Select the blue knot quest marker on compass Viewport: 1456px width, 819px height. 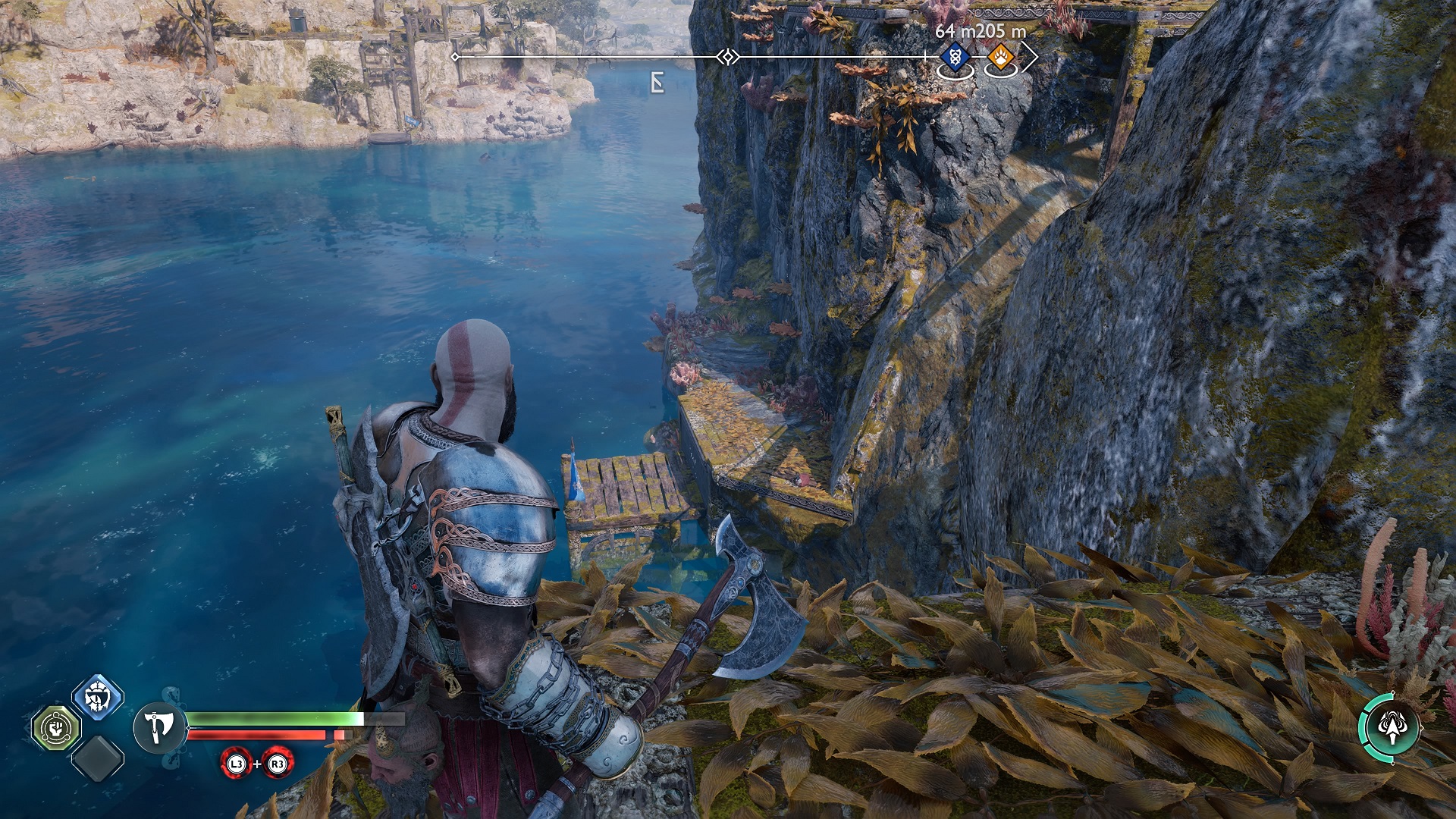click(955, 57)
